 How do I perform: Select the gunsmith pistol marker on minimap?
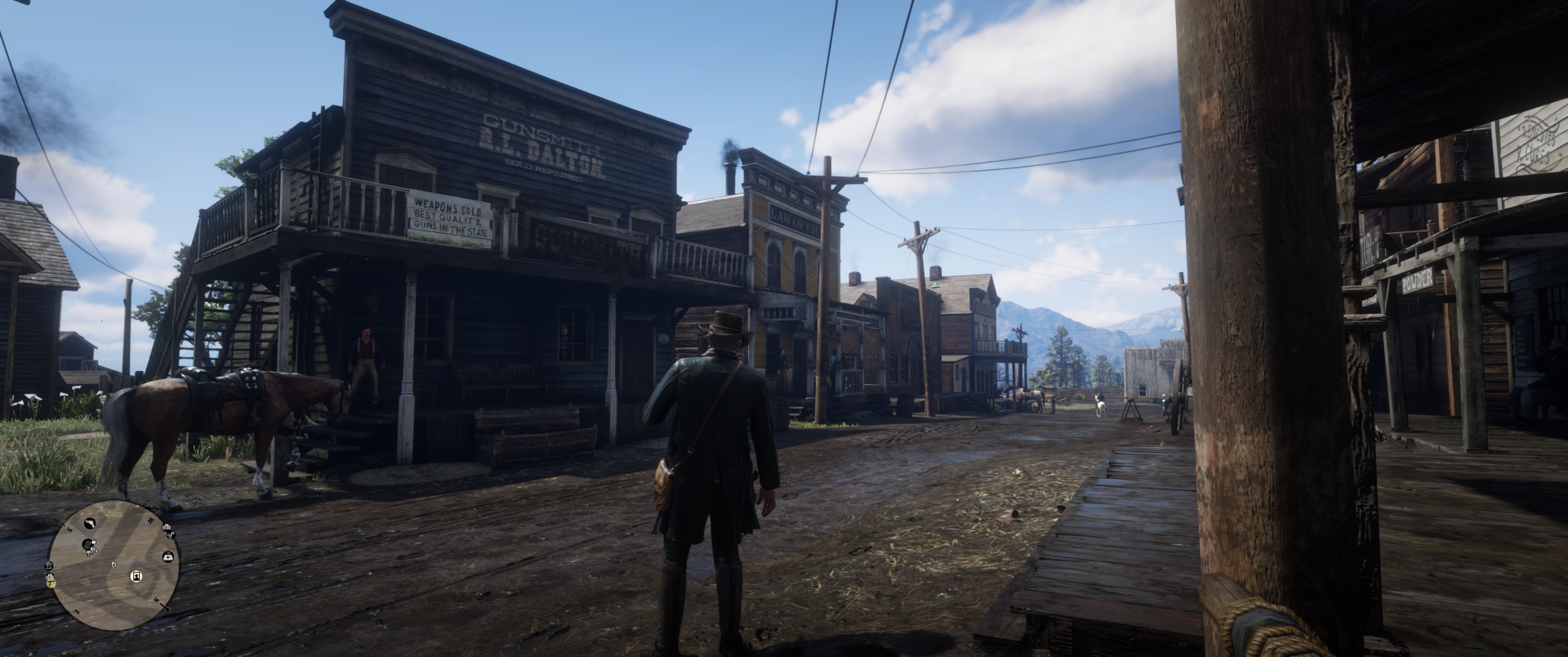pyautogui.click(x=91, y=522)
